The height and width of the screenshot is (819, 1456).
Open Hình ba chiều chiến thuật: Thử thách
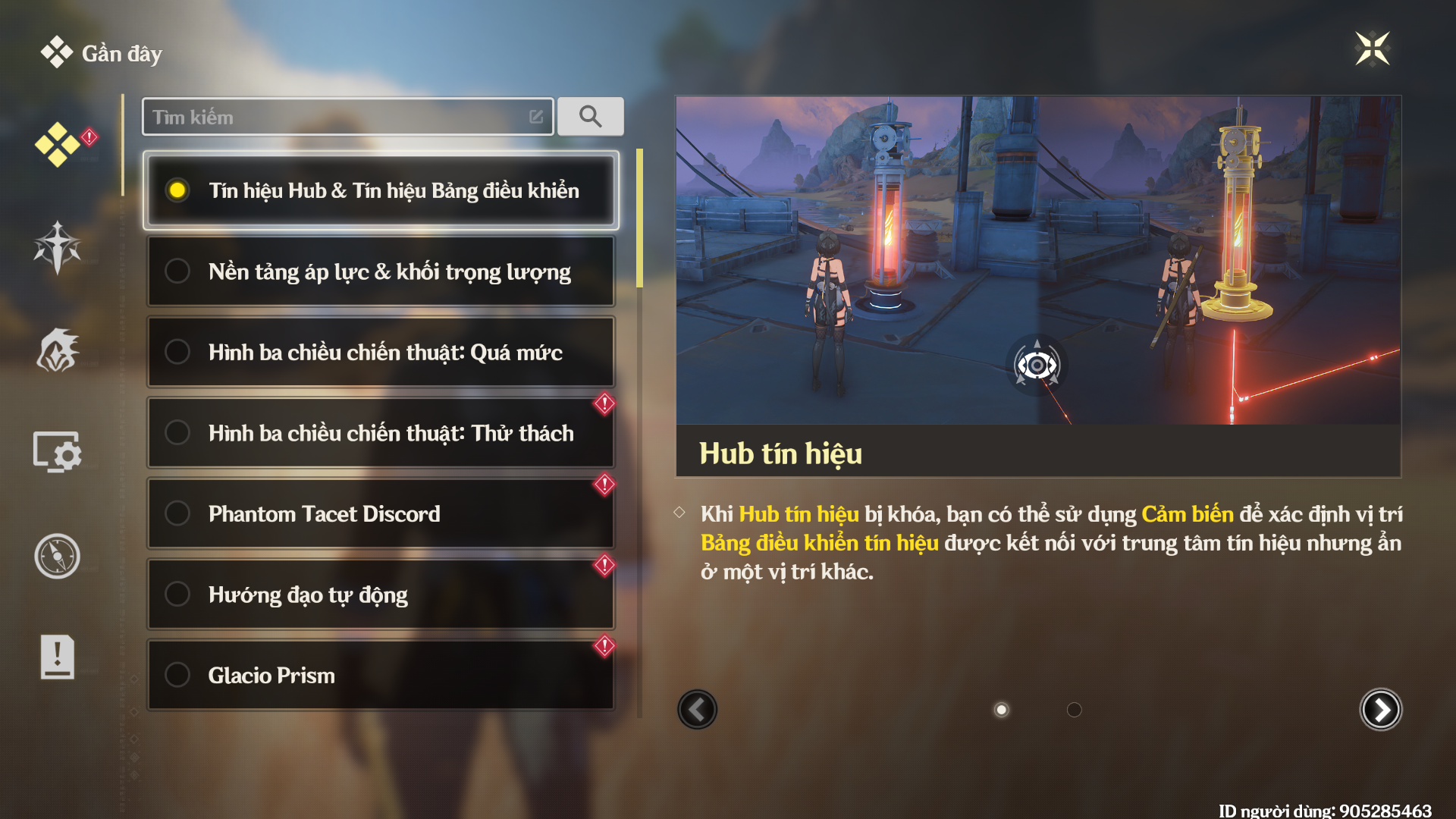381,433
